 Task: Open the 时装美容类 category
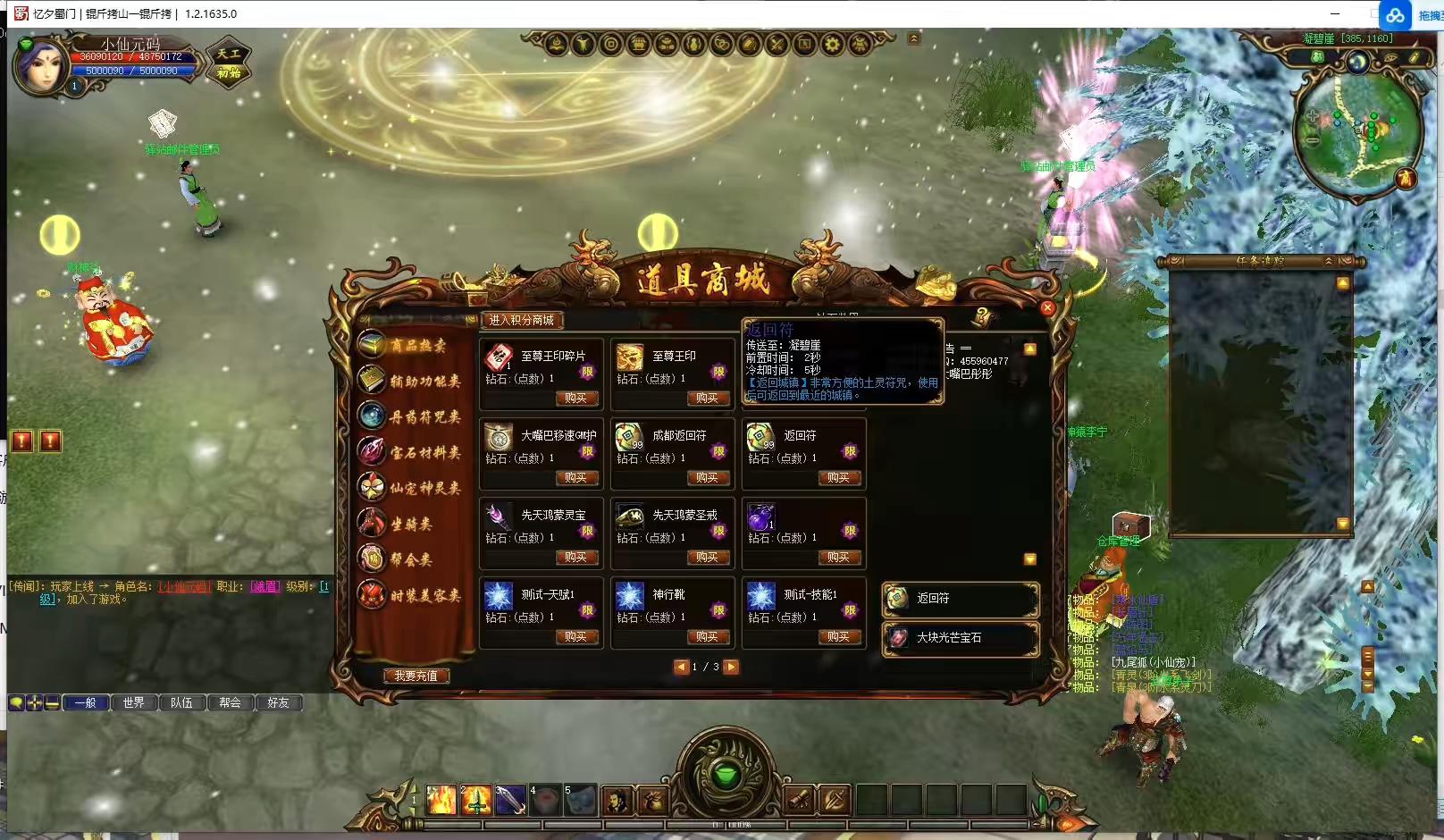pyautogui.click(x=424, y=595)
